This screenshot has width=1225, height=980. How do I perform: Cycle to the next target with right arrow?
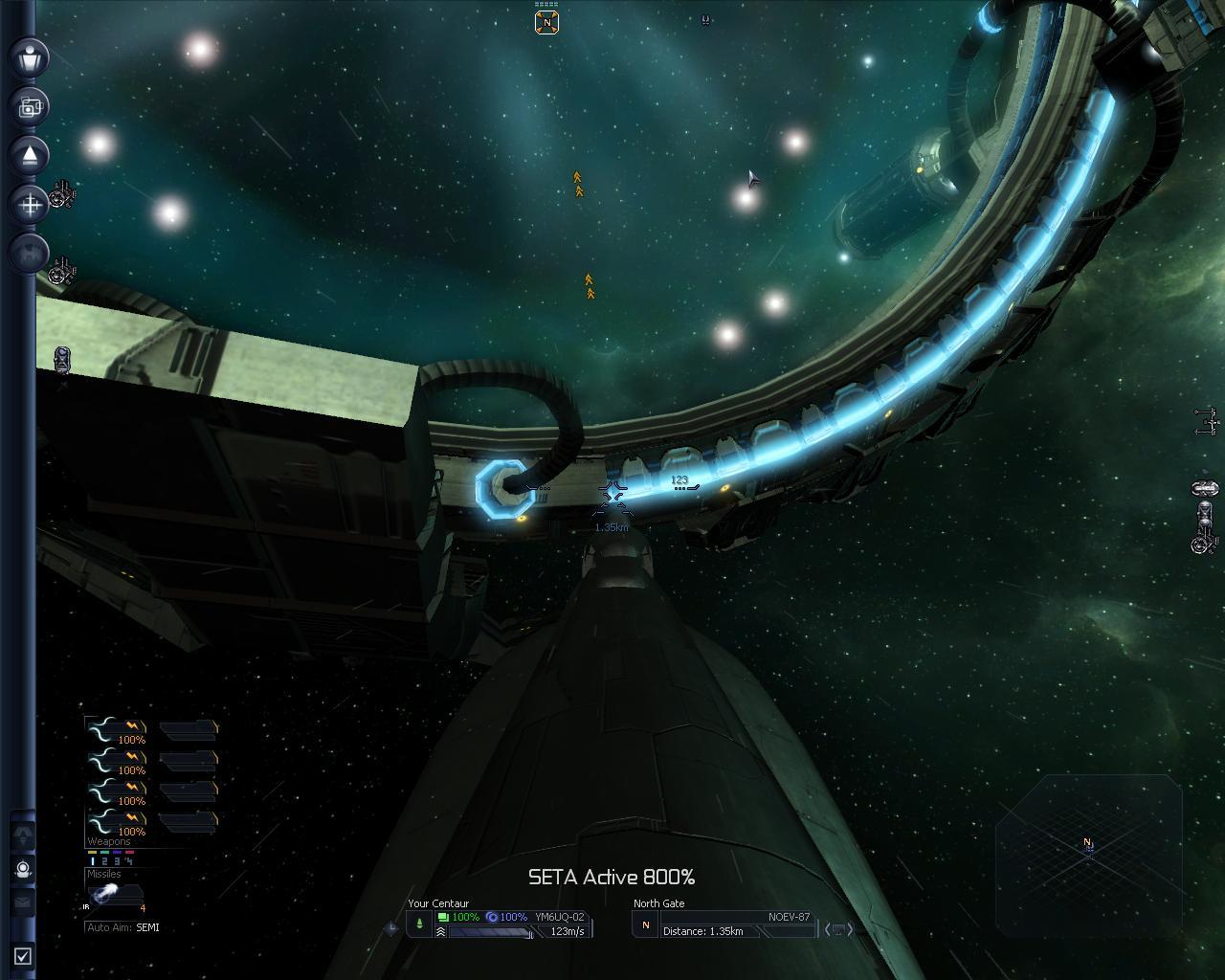point(849,929)
